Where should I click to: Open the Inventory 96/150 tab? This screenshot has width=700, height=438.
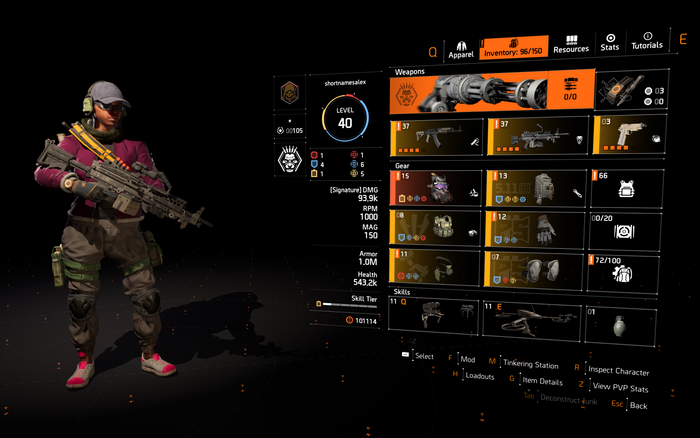(x=513, y=46)
